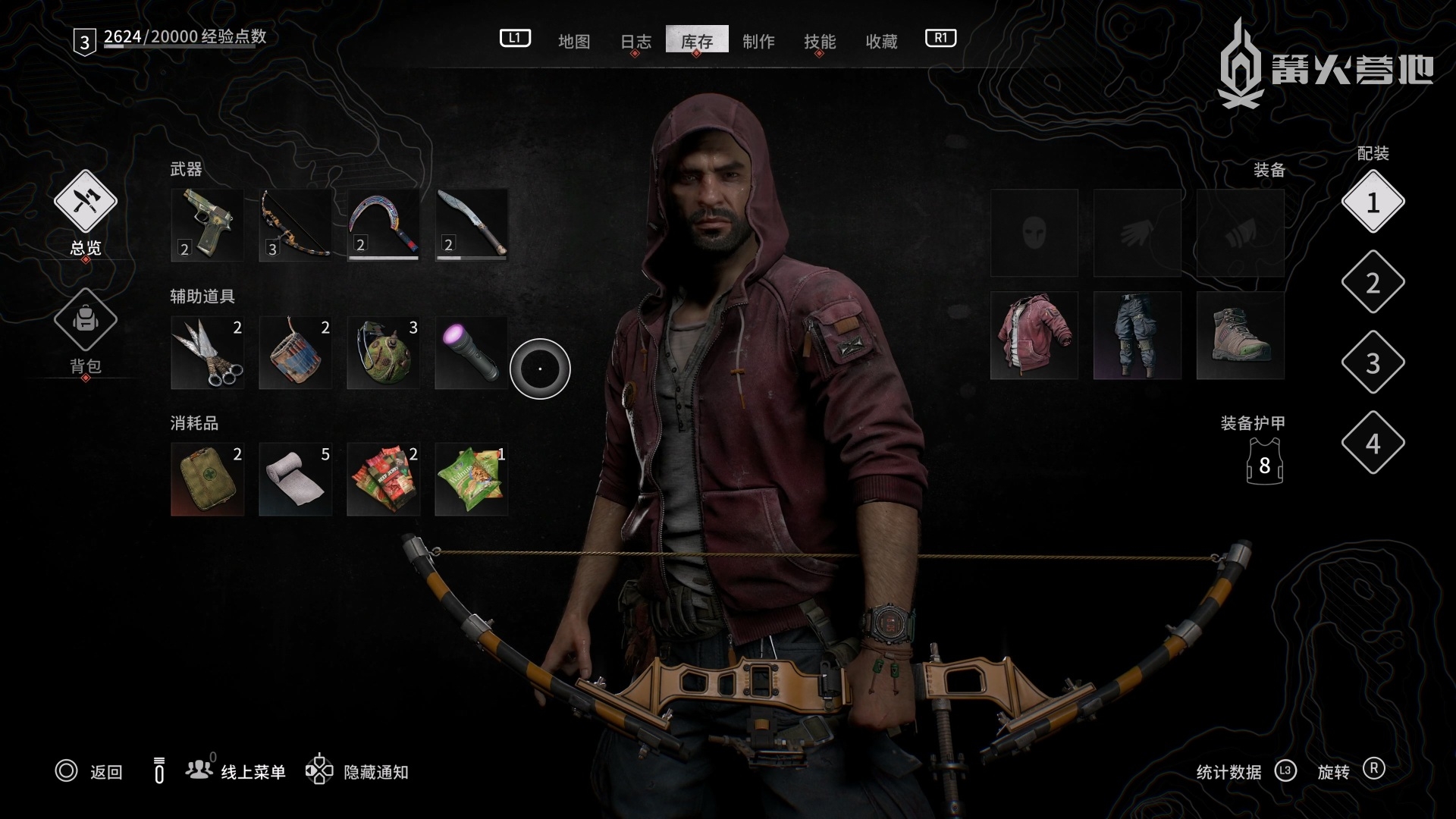Select the pistol weapon slot
The height and width of the screenshot is (819, 1456).
207,225
